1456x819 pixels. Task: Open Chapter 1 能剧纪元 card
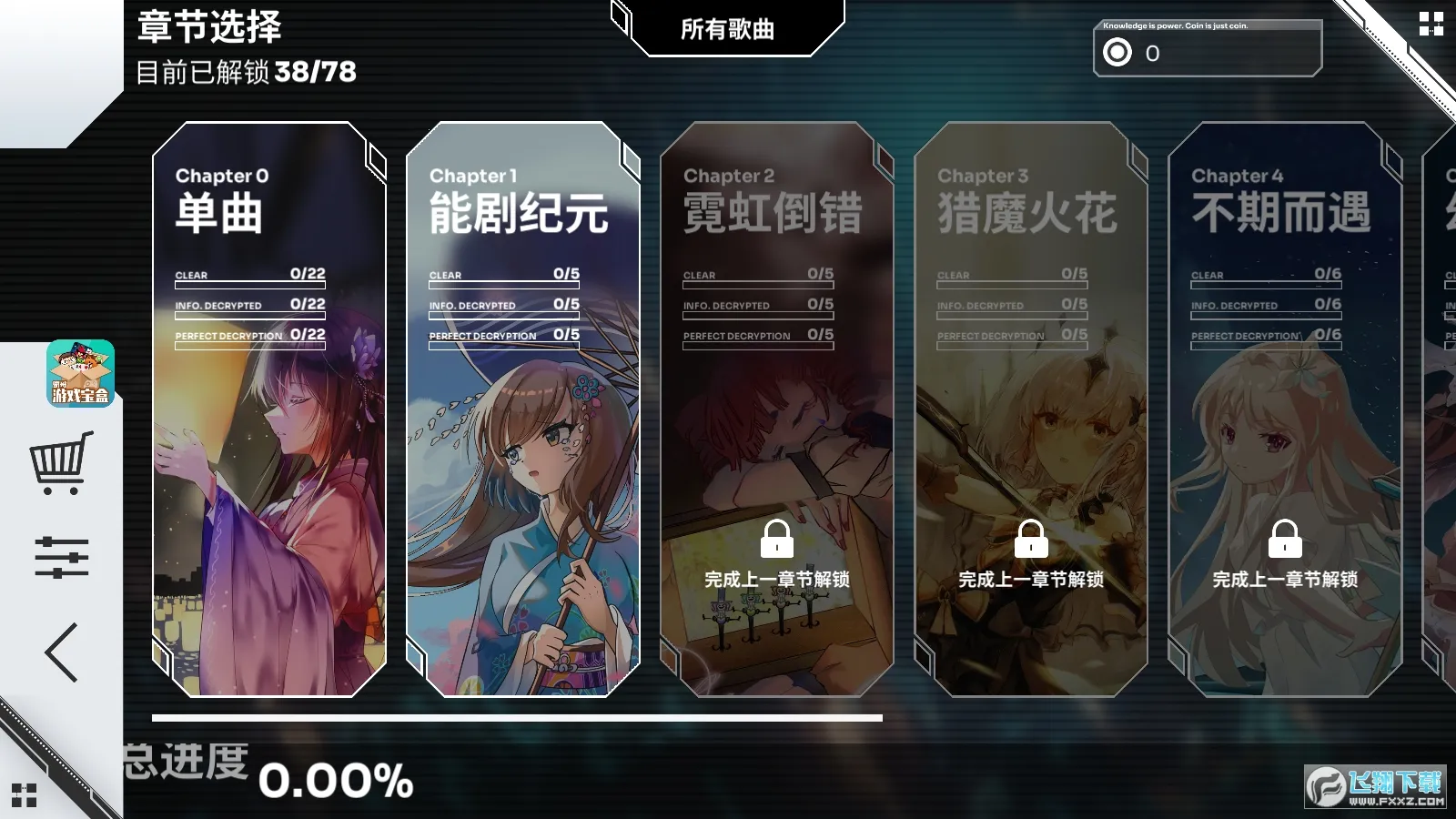pos(523,409)
